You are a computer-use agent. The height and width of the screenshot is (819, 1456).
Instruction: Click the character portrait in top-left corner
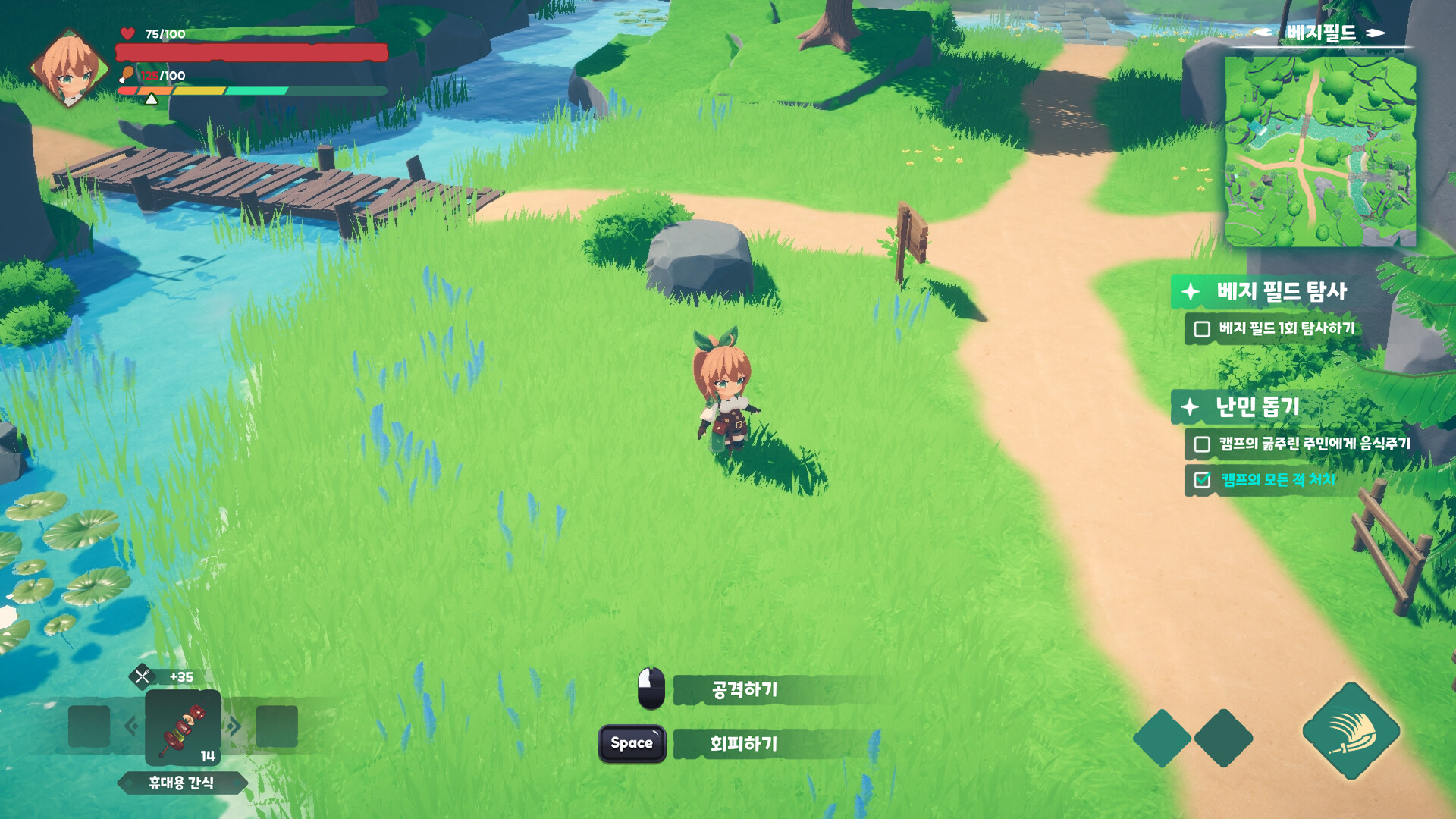[70, 68]
